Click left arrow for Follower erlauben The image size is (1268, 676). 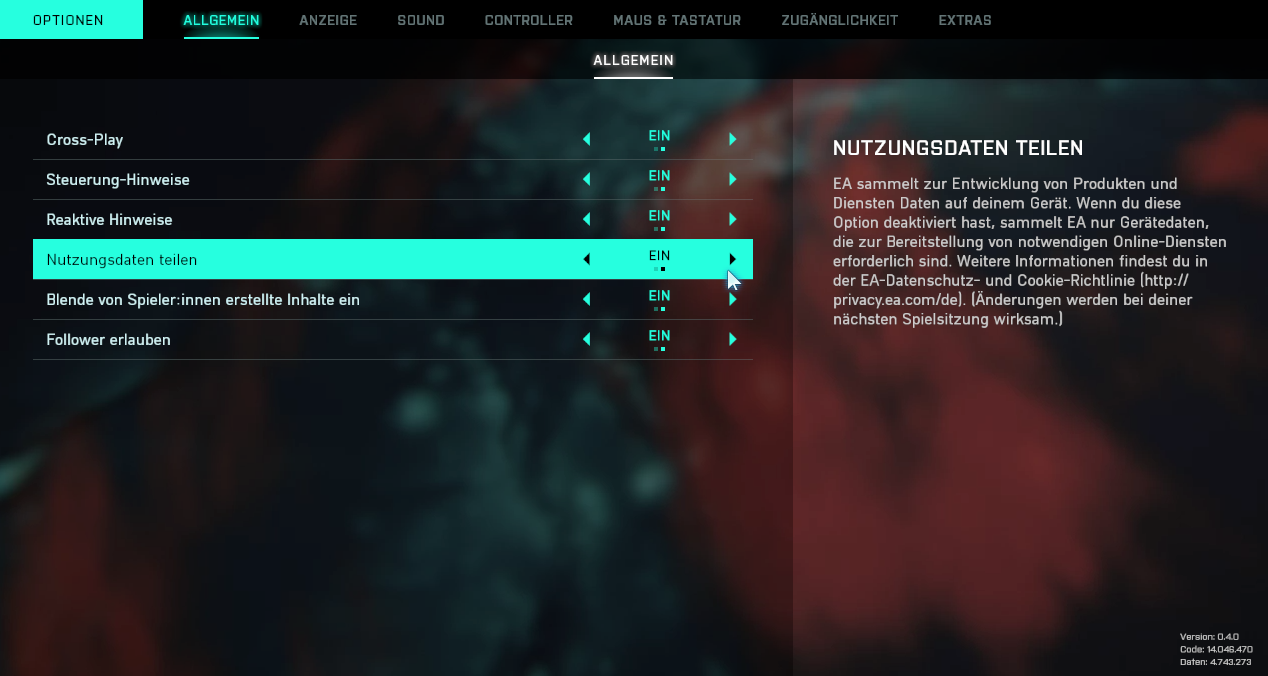(586, 339)
